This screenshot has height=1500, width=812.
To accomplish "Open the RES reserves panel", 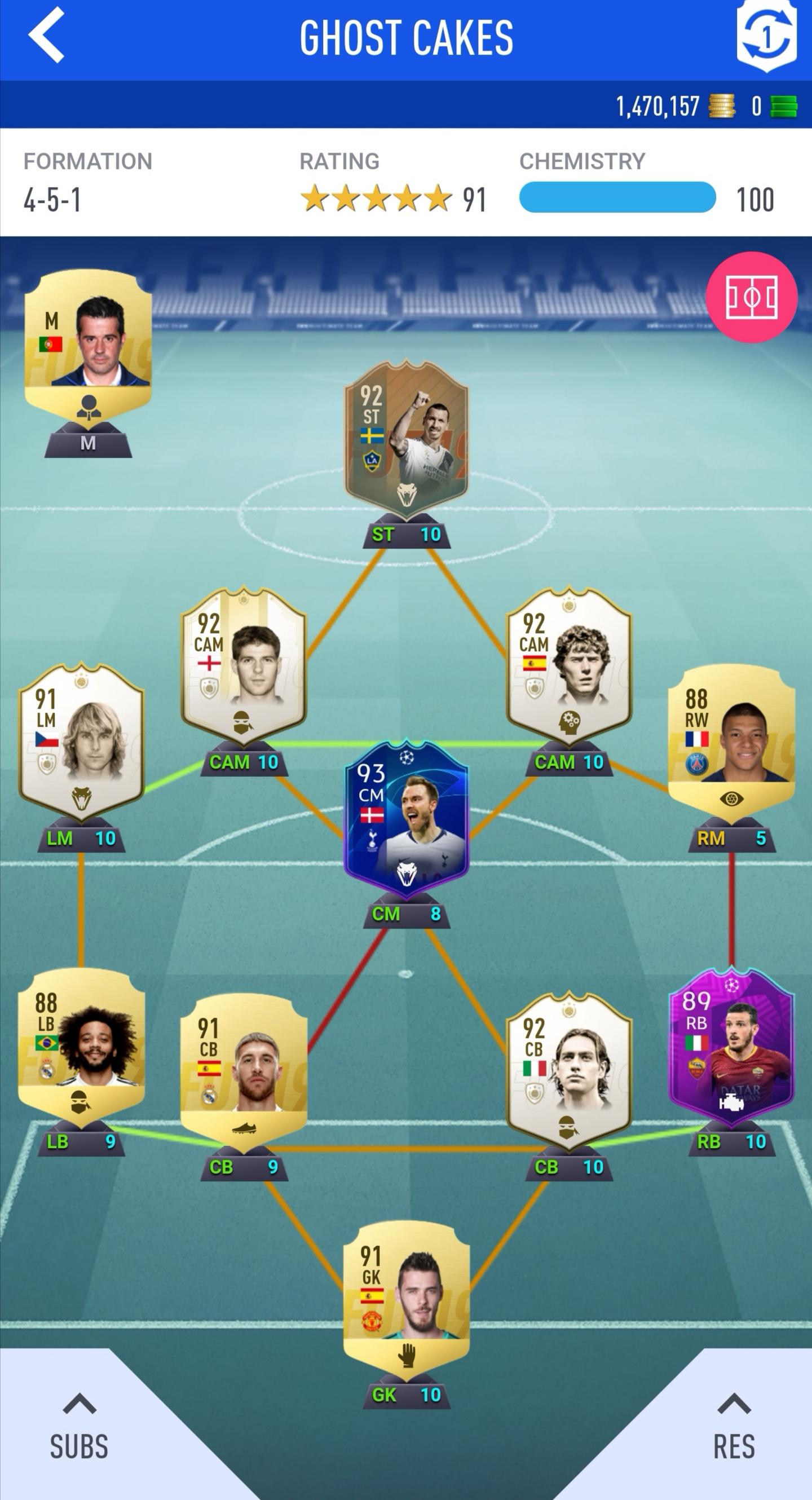I will tap(734, 1432).
